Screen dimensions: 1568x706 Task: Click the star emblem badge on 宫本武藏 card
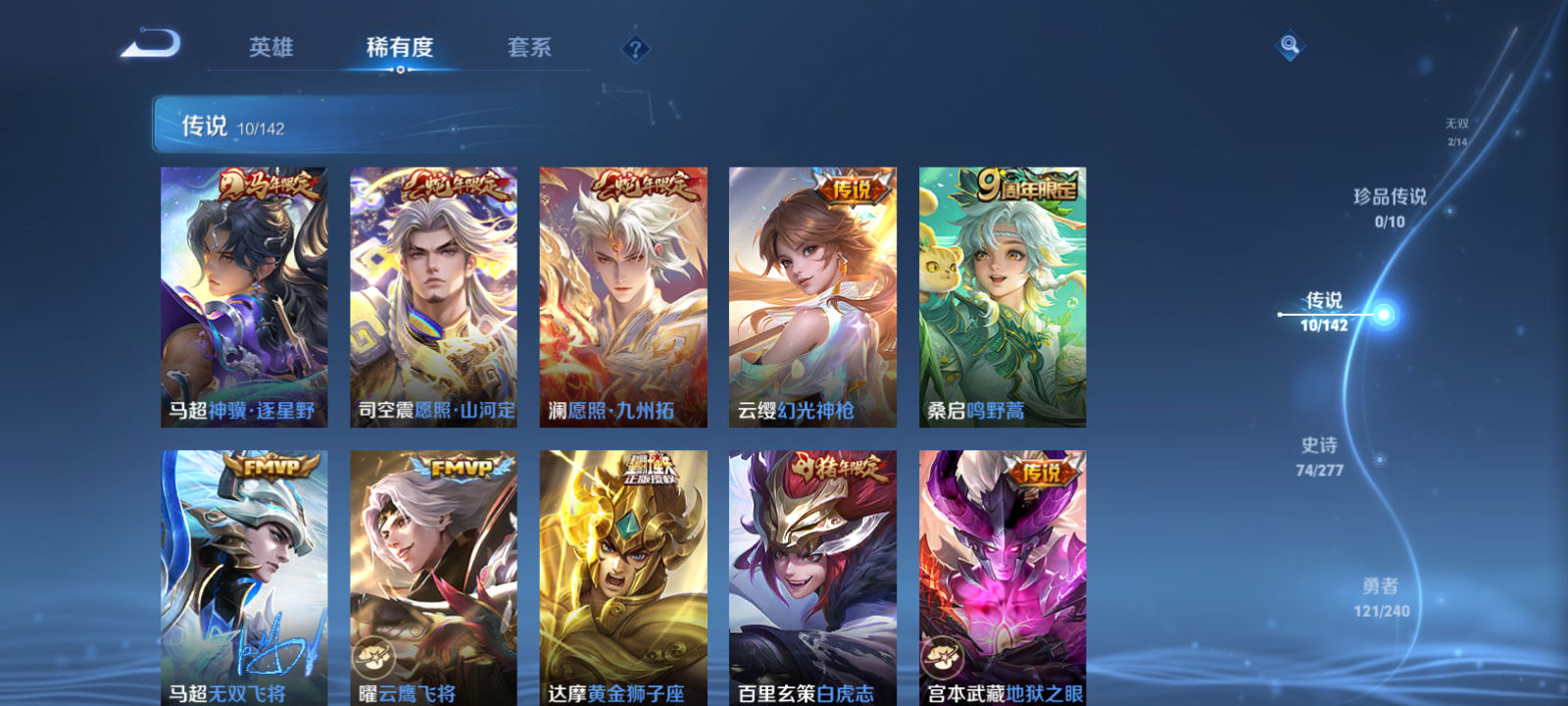[x=945, y=659]
